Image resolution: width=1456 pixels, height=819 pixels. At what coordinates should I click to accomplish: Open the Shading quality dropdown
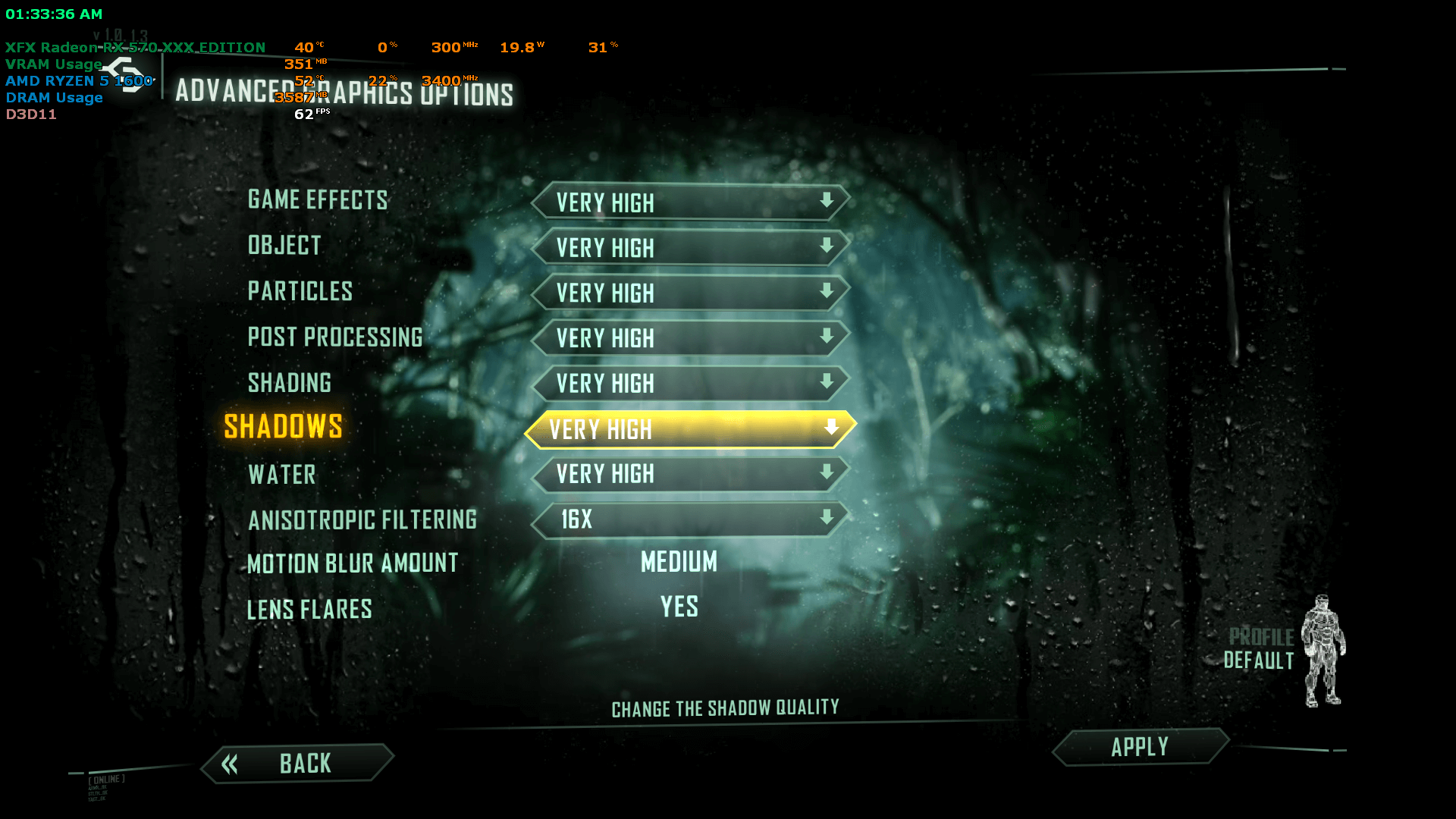[x=690, y=384]
